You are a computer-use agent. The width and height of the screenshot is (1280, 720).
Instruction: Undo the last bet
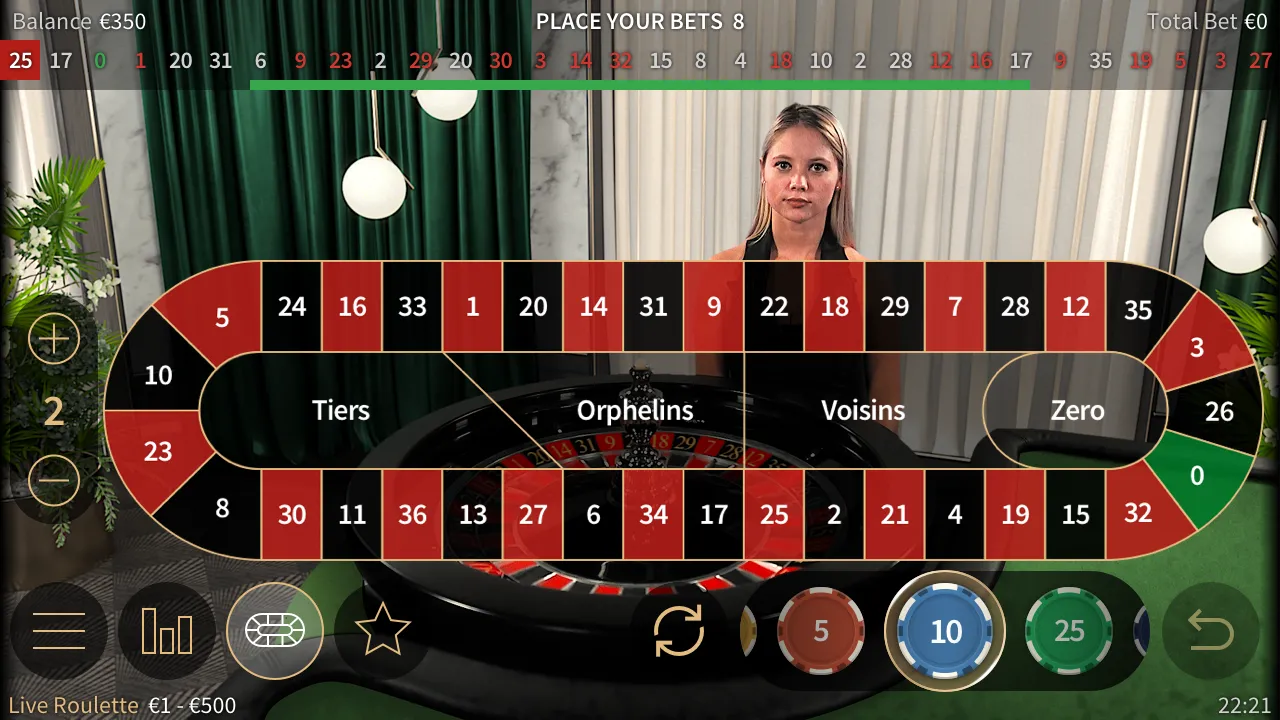tap(1227, 631)
